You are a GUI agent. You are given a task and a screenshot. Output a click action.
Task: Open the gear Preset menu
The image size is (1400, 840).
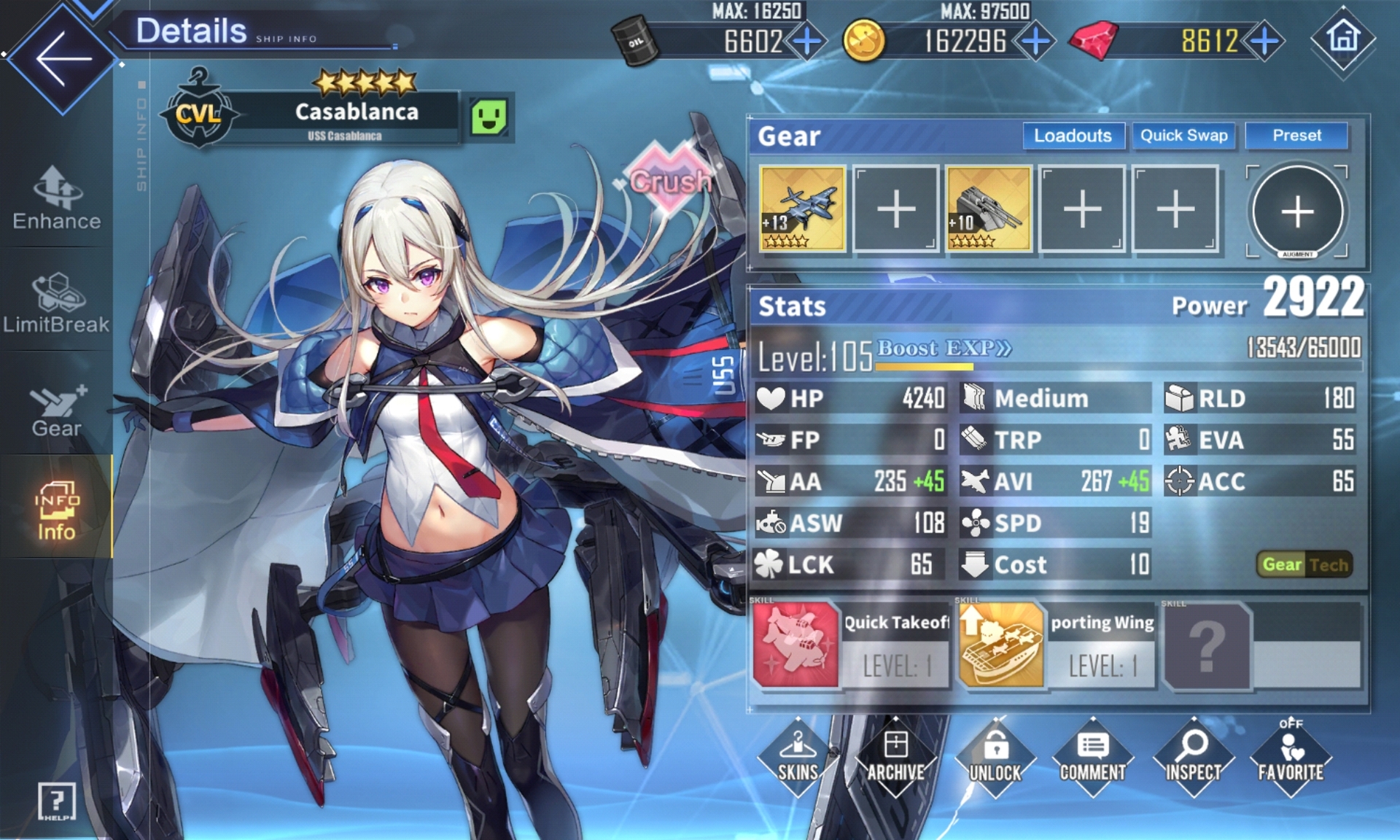click(1296, 136)
